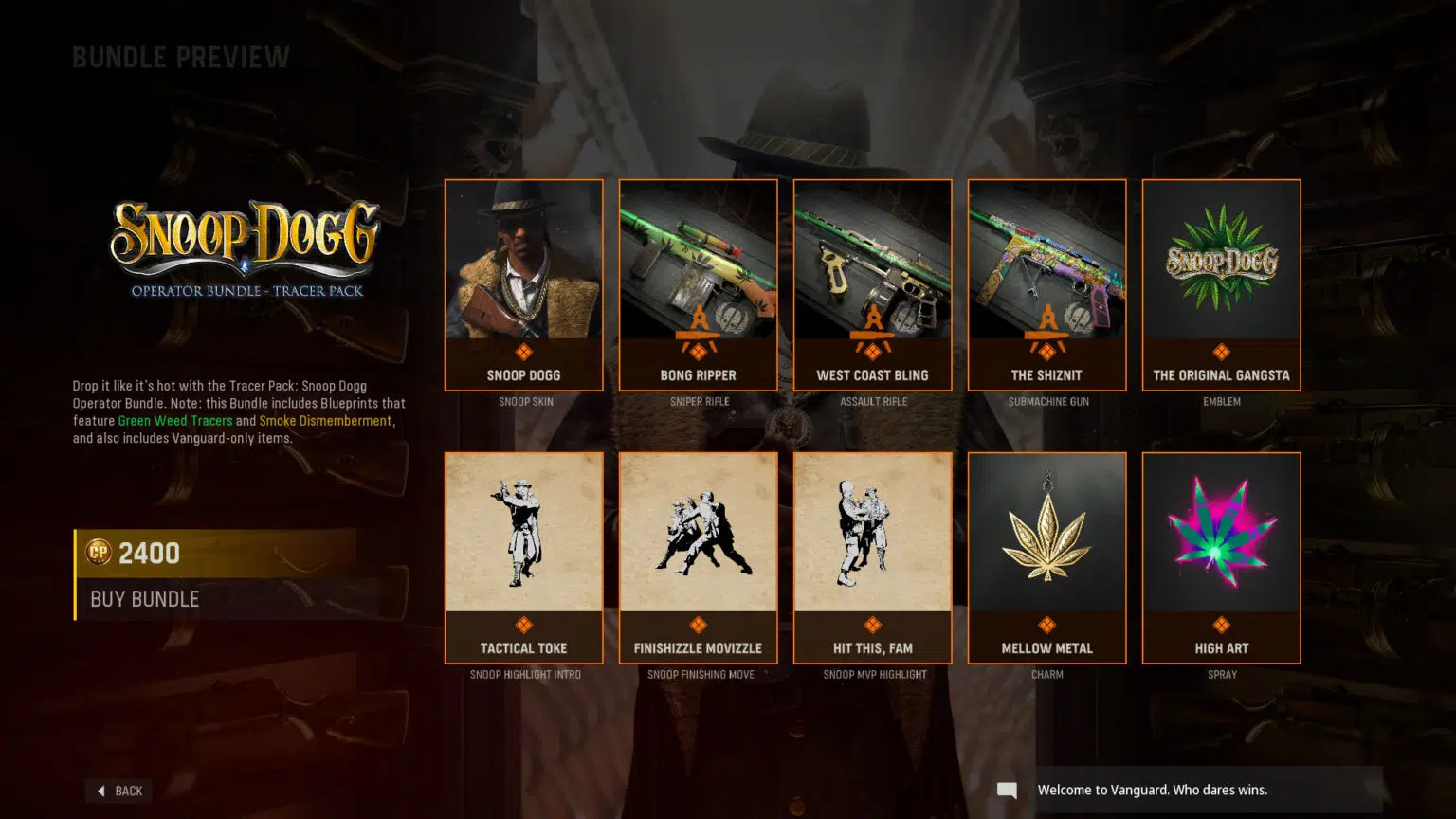The width and height of the screenshot is (1456, 819).
Task: Pick the High Art spray tile
Action: coord(1221,557)
